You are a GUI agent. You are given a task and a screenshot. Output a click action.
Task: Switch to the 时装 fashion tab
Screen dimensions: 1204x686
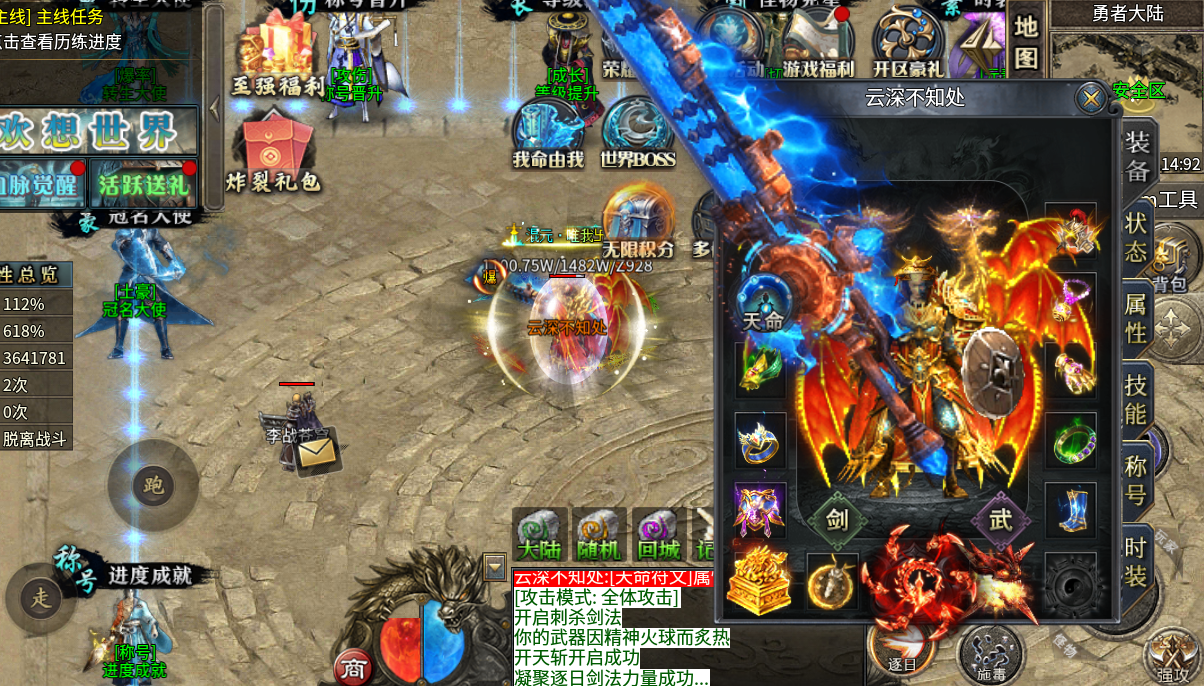[1136, 561]
